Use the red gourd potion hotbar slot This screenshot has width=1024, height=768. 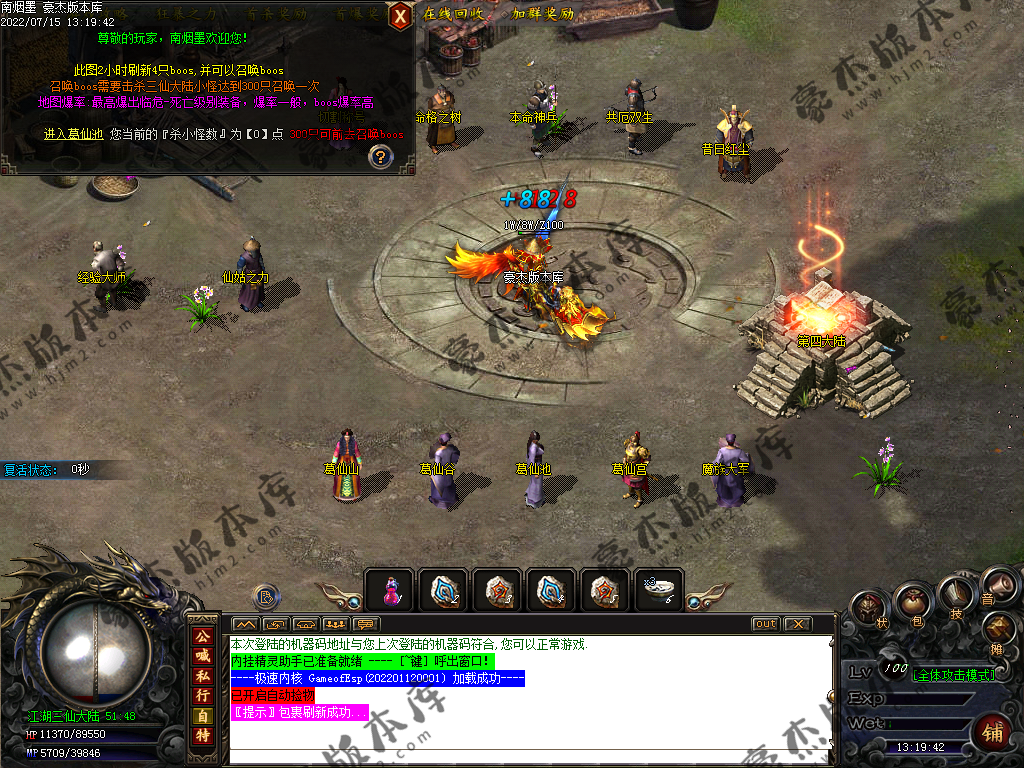click(390, 591)
